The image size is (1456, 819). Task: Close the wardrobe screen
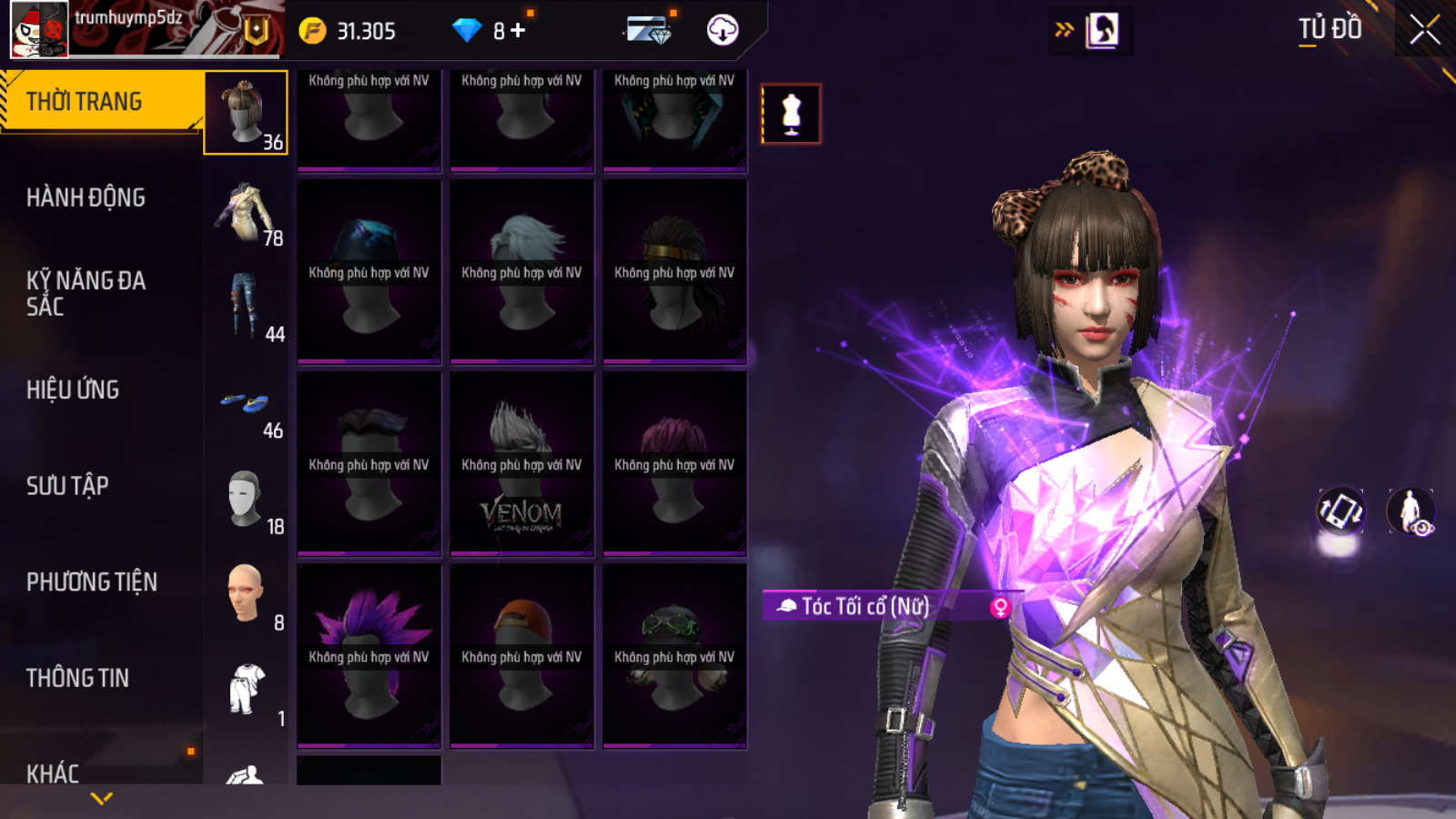point(1424,30)
